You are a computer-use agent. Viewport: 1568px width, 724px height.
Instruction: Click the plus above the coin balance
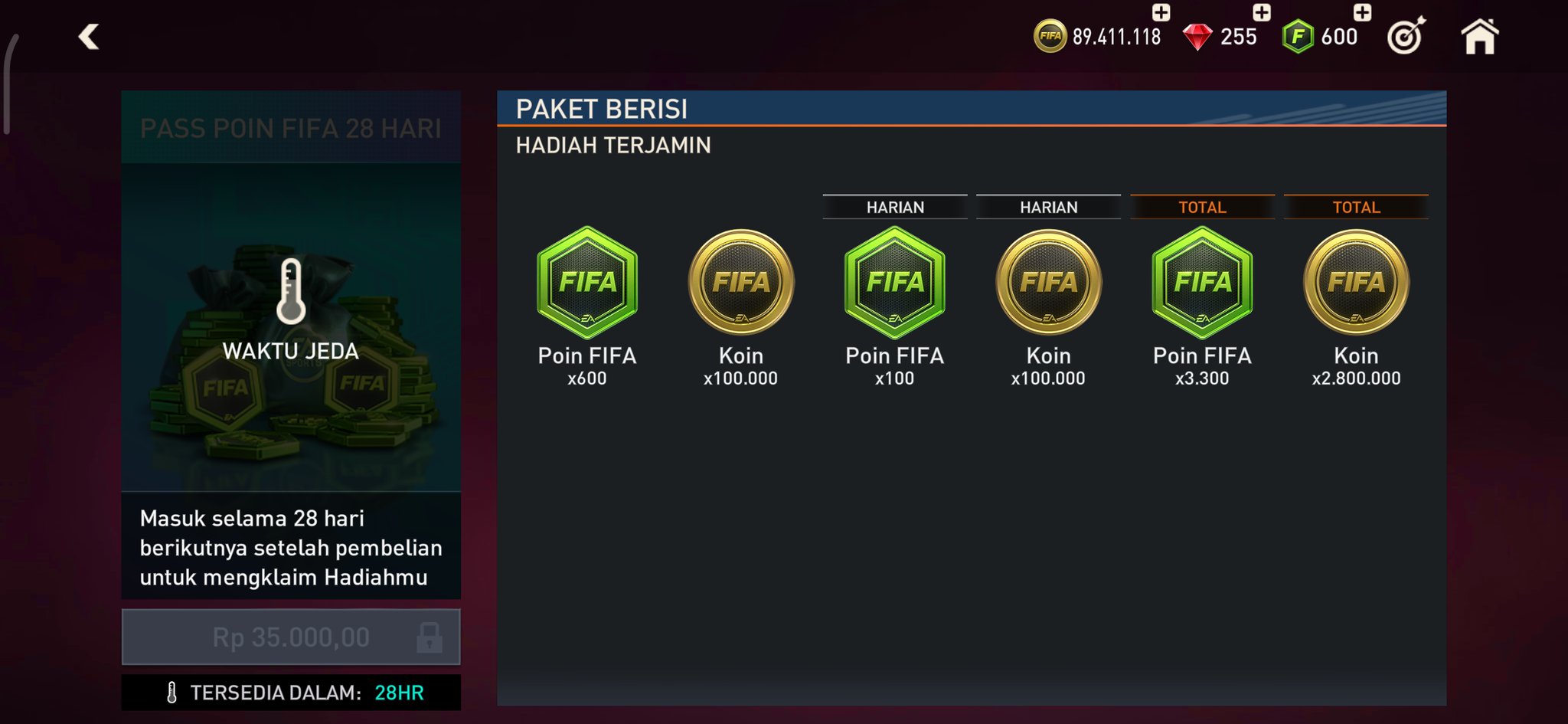(x=1158, y=12)
